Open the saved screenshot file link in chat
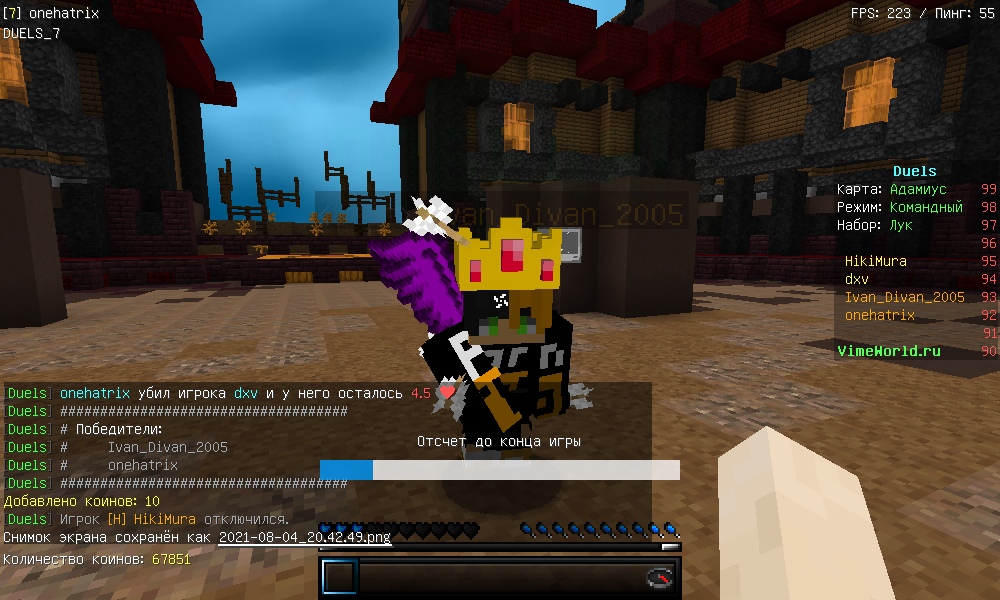1000x600 pixels. (304, 537)
